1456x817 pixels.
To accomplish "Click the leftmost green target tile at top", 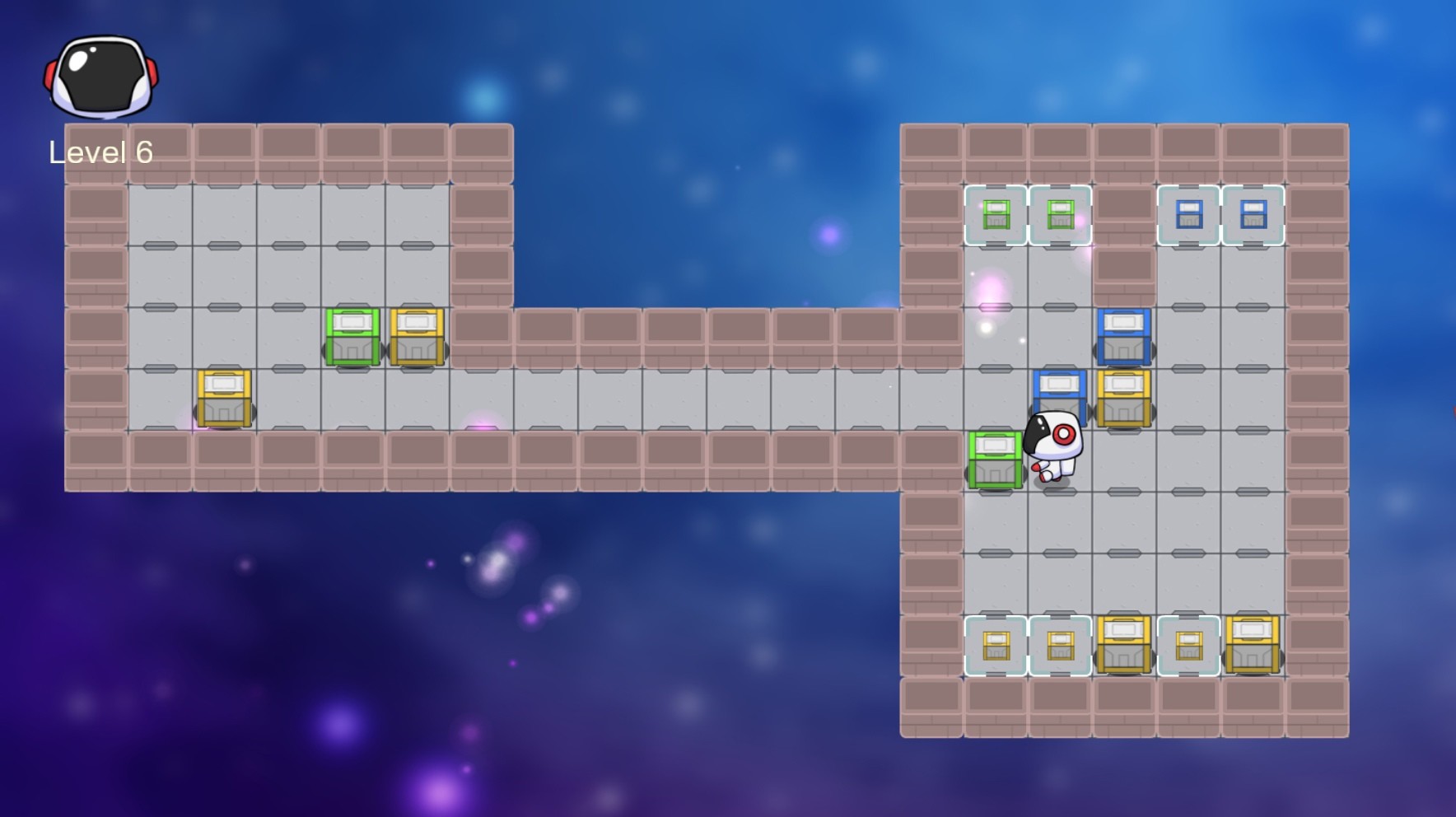I will (996, 216).
